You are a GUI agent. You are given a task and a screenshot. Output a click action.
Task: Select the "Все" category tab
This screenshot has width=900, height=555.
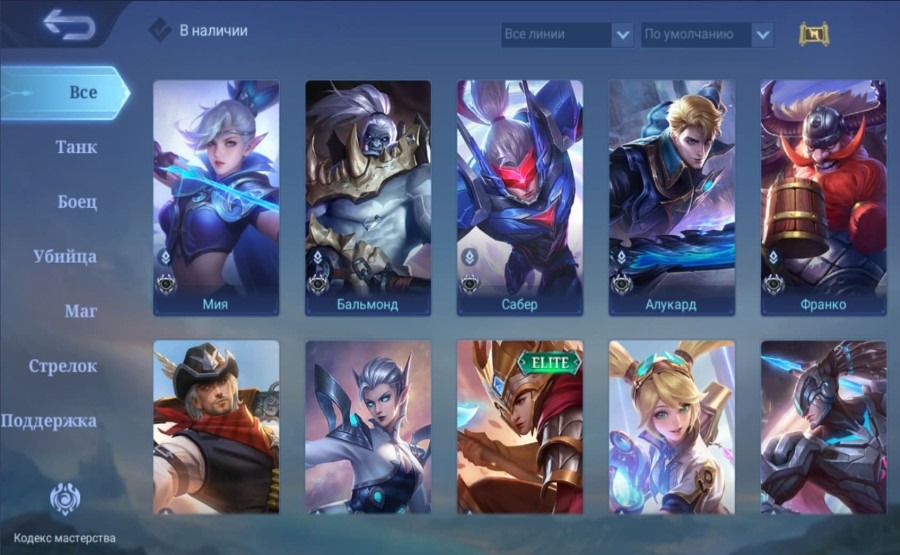[82, 93]
